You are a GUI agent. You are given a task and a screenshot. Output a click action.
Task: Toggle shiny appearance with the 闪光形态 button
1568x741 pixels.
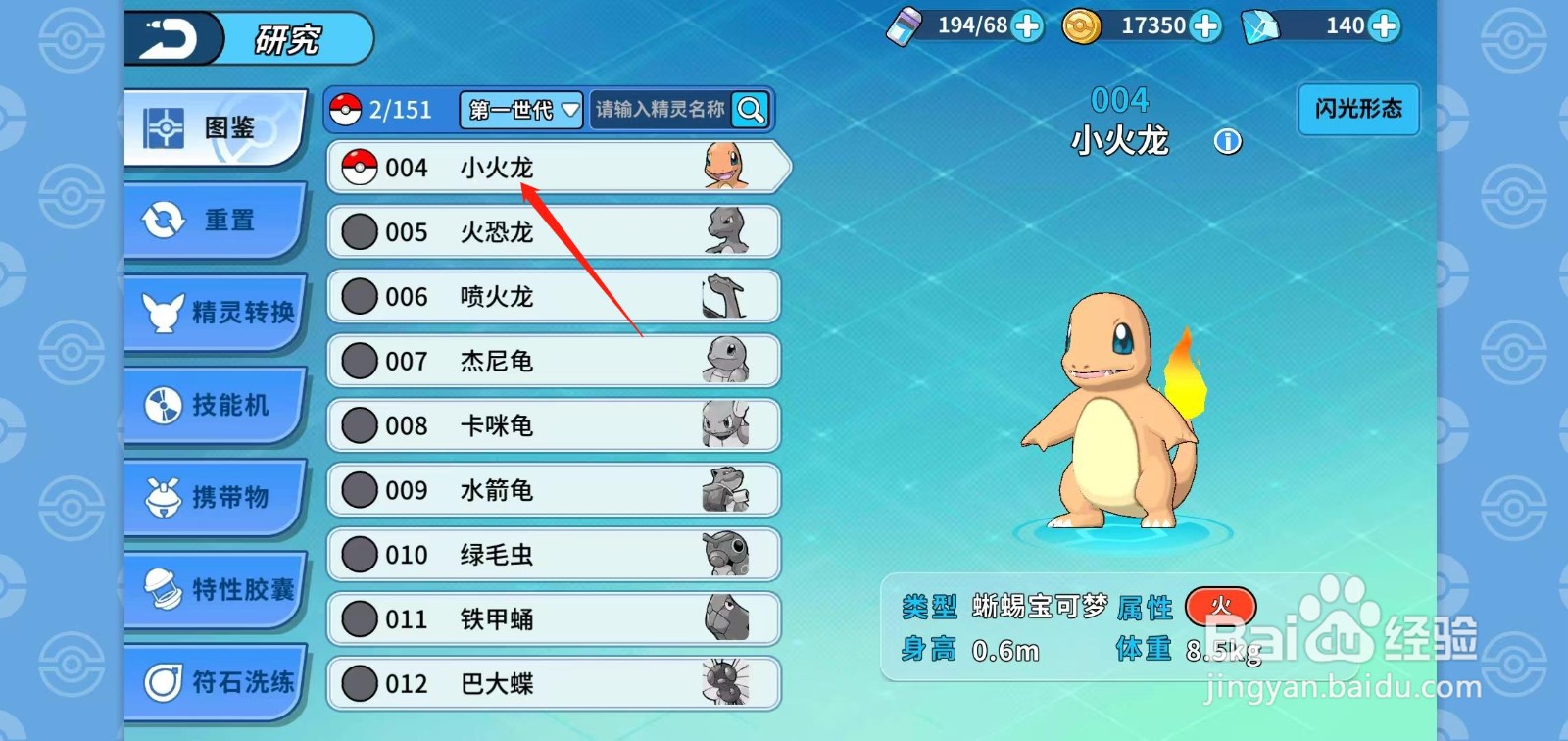1357,110
